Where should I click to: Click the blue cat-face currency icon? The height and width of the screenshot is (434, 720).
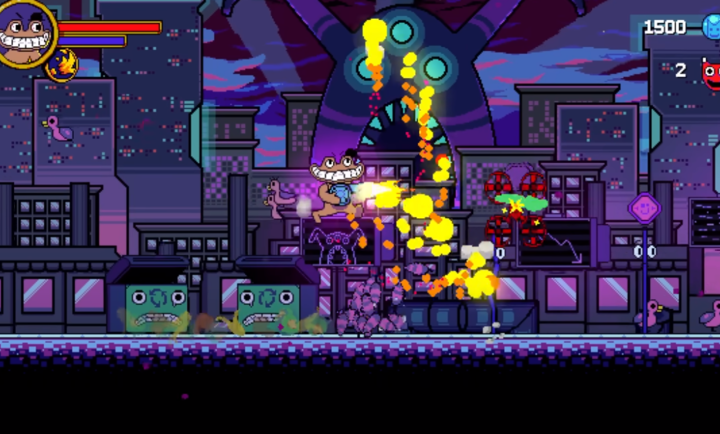click(x=711, y=27)
